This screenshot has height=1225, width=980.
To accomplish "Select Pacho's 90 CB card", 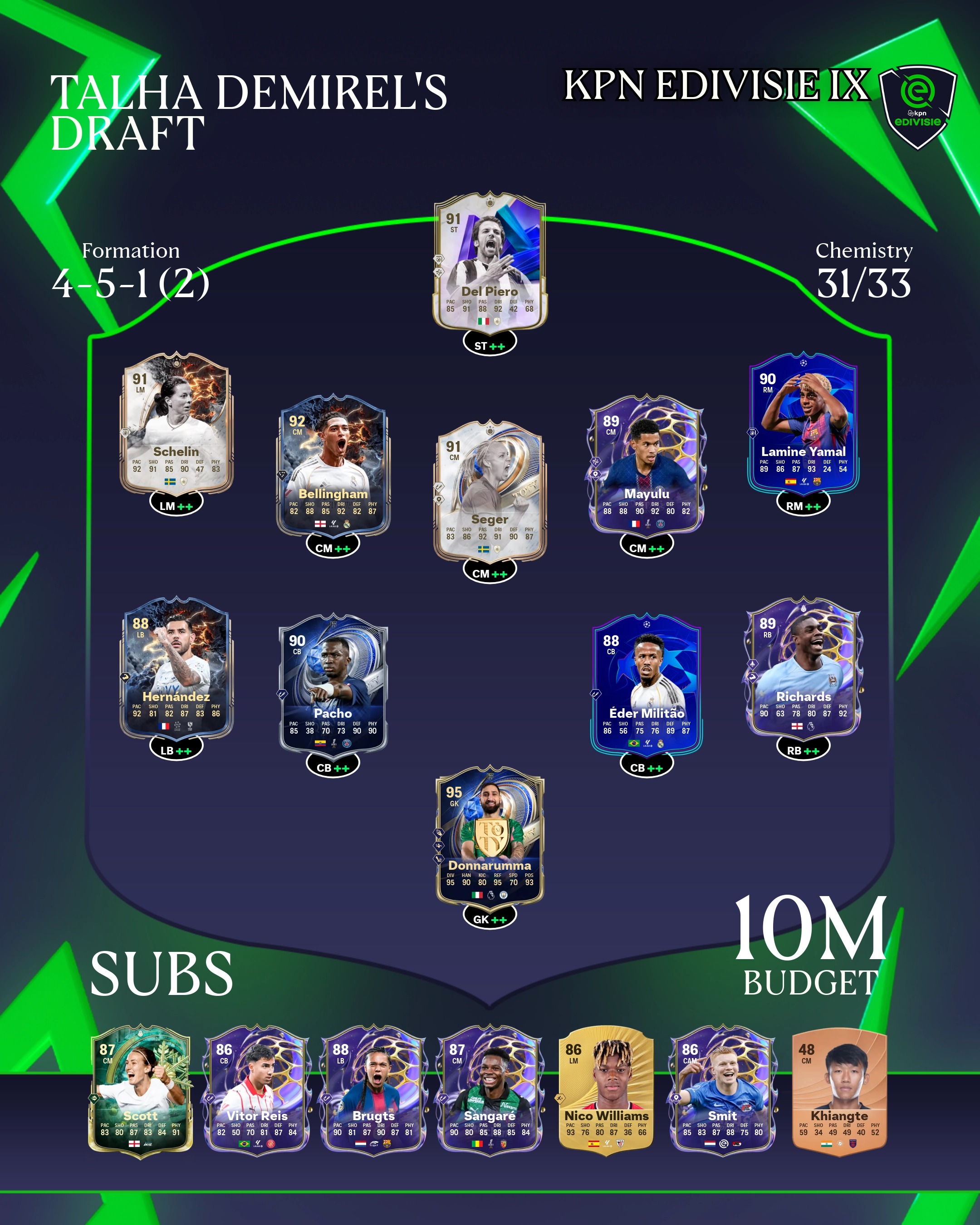I will 333,684.
